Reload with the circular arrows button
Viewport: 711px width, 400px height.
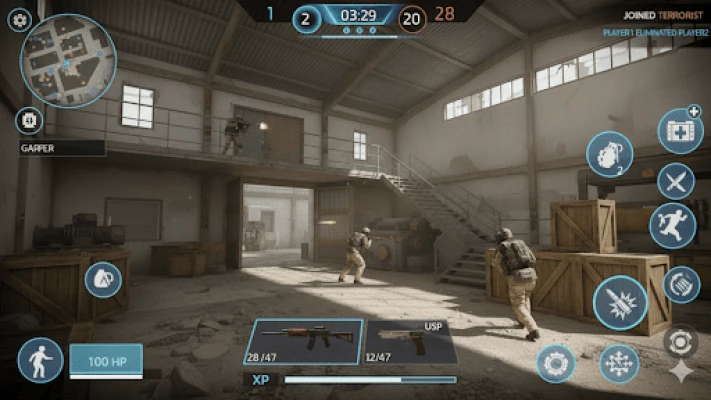[682, 284]
